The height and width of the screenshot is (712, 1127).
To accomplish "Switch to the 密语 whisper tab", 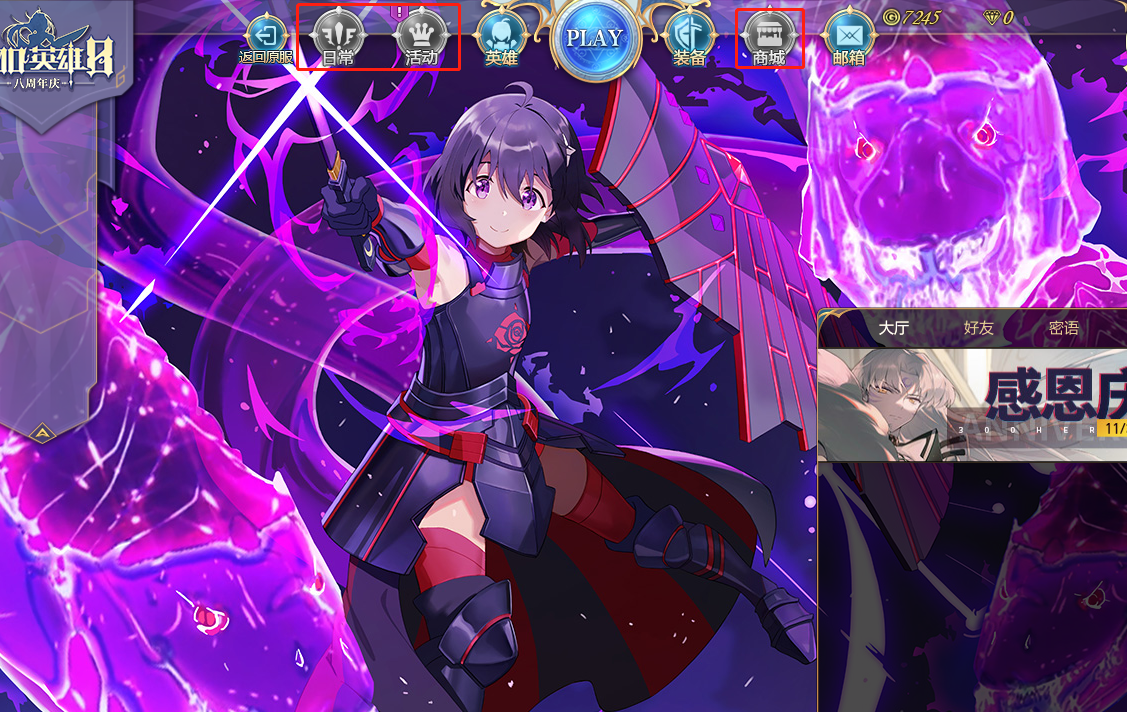I will coord(1063,328).
